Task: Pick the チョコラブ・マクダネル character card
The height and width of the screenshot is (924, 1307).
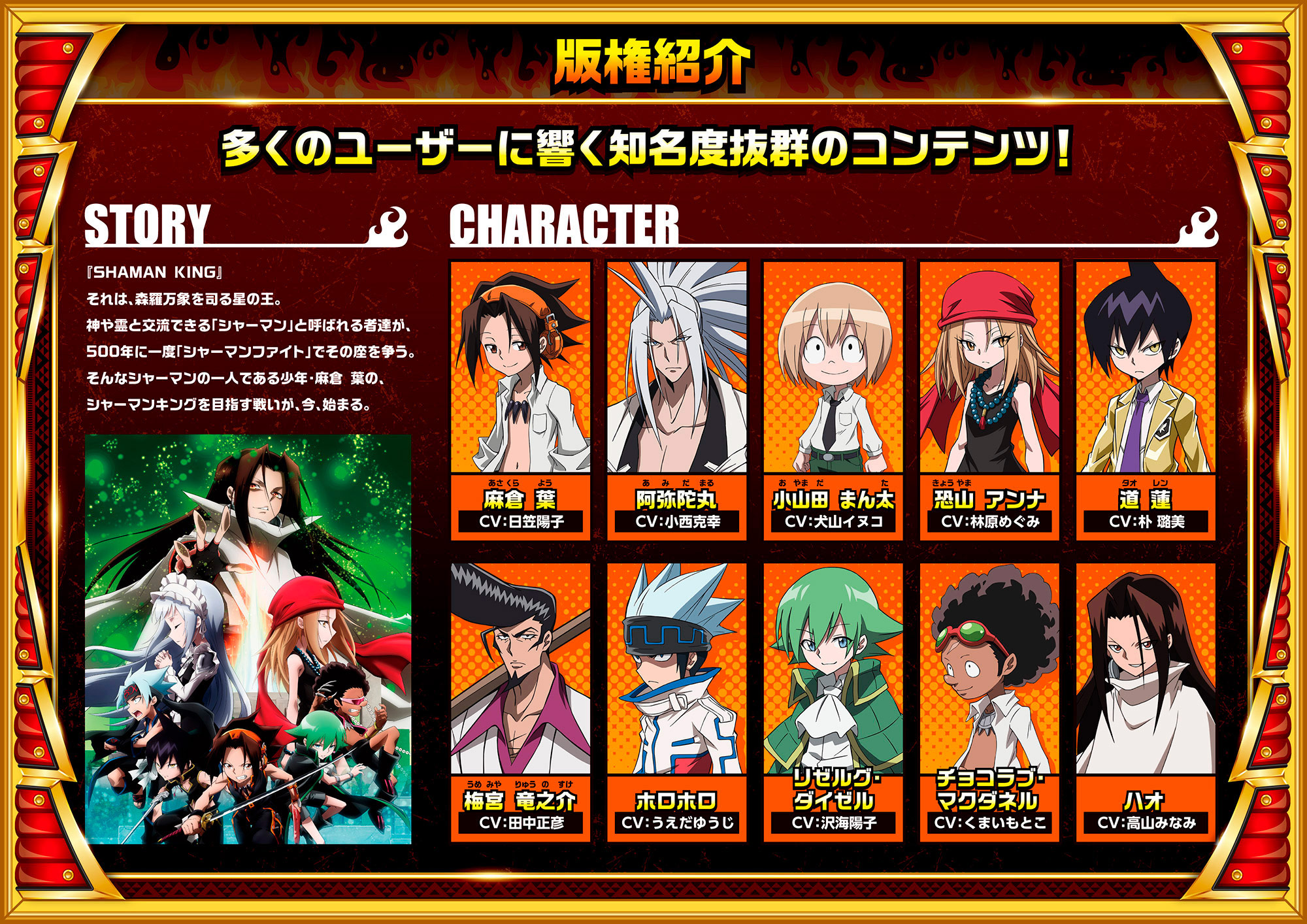Action: [989, 702]
